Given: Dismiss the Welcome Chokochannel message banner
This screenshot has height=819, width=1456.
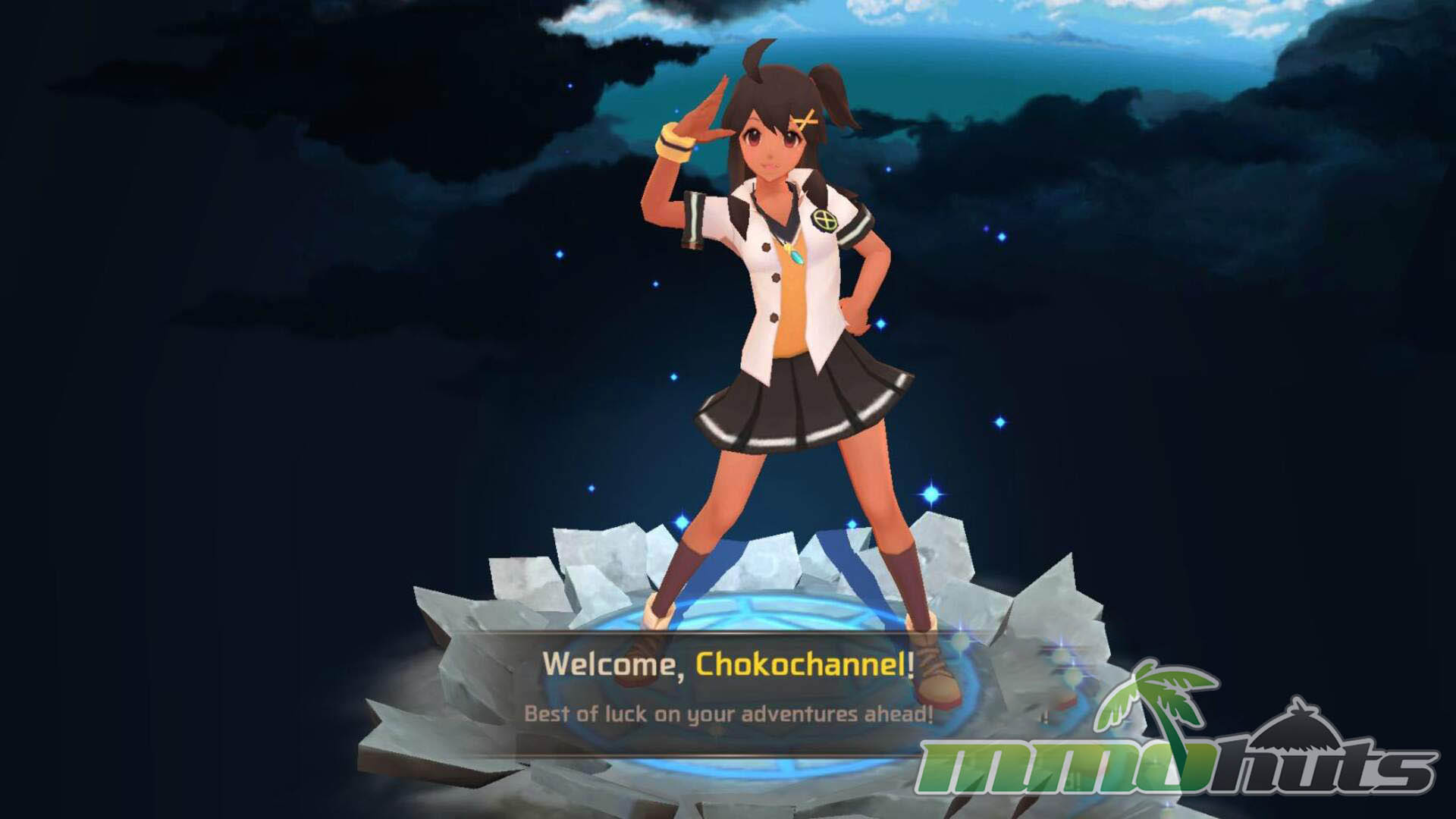Looking at the screenshot, I should tap(728, 690).
